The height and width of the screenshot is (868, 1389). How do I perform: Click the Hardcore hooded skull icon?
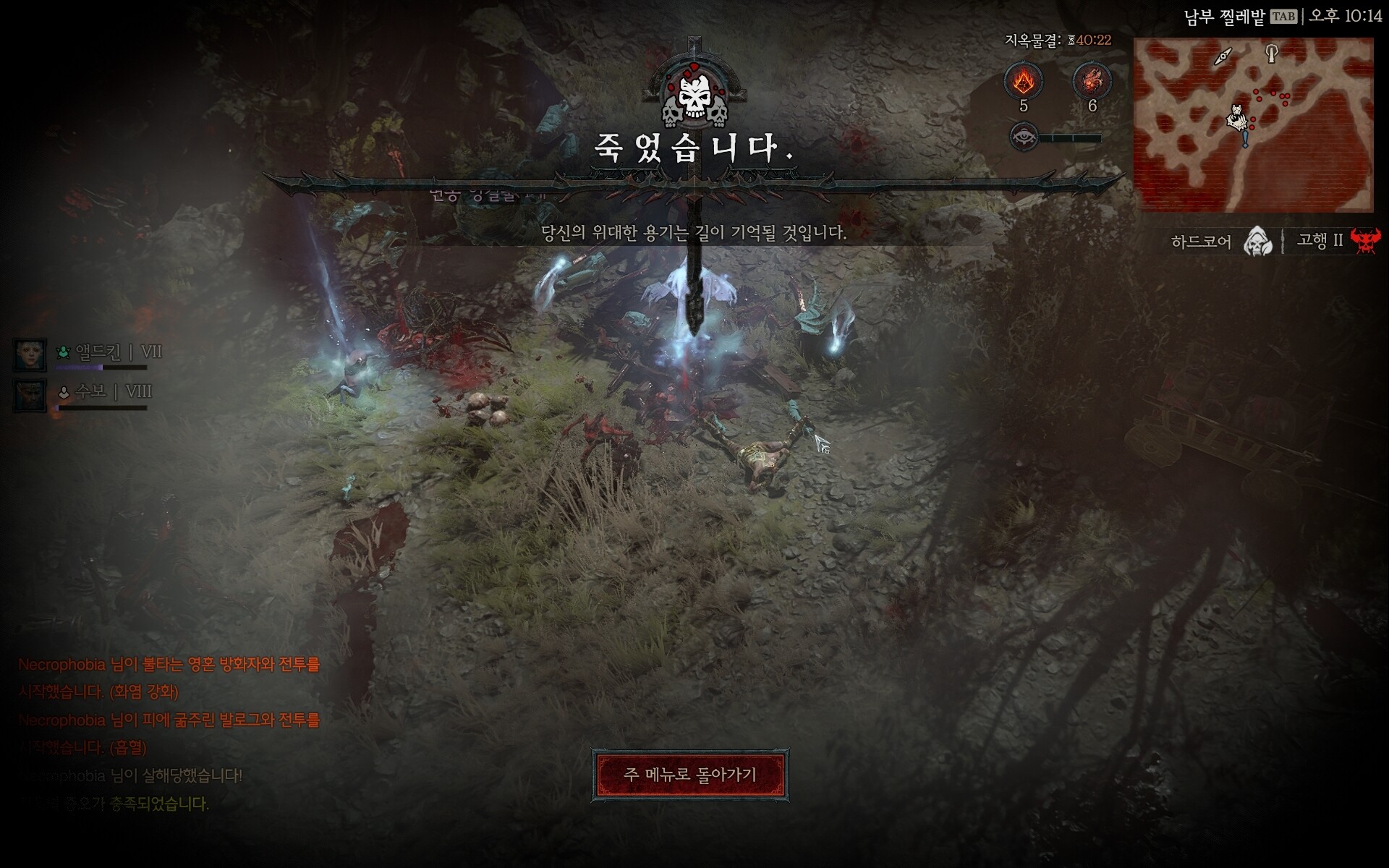coord(1258,241)
